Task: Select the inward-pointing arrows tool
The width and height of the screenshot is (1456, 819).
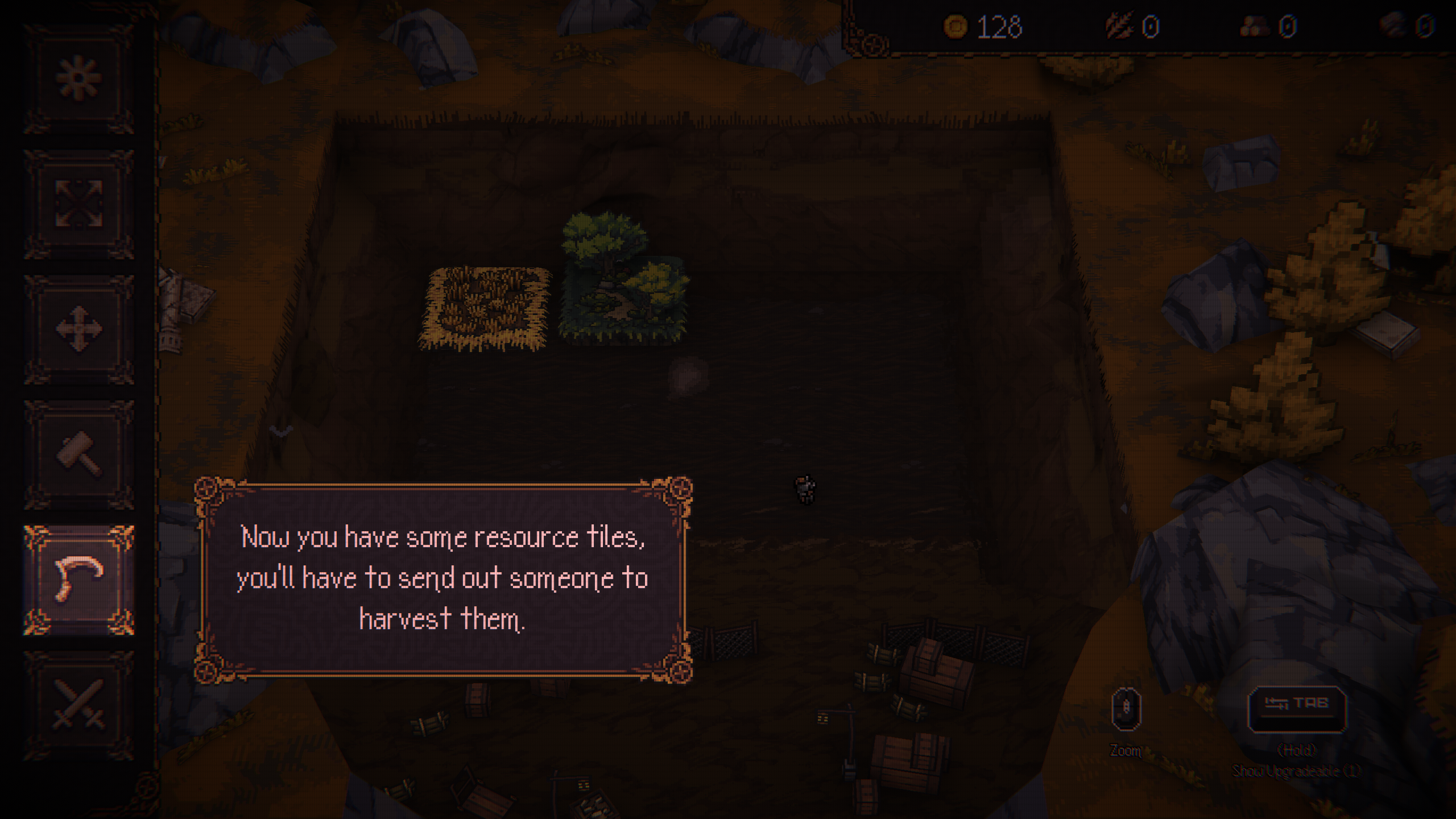Action: tap(78, 204)
